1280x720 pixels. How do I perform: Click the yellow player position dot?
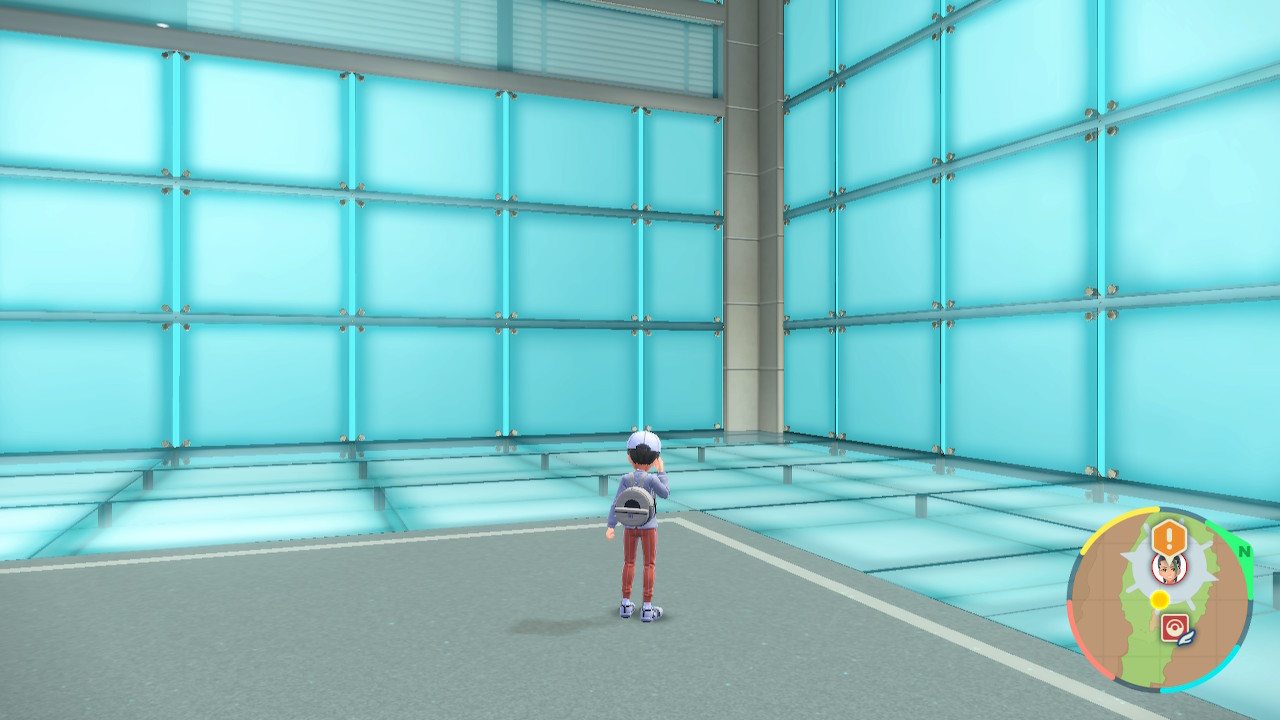pyautogui.click(x=1160, y=600)
